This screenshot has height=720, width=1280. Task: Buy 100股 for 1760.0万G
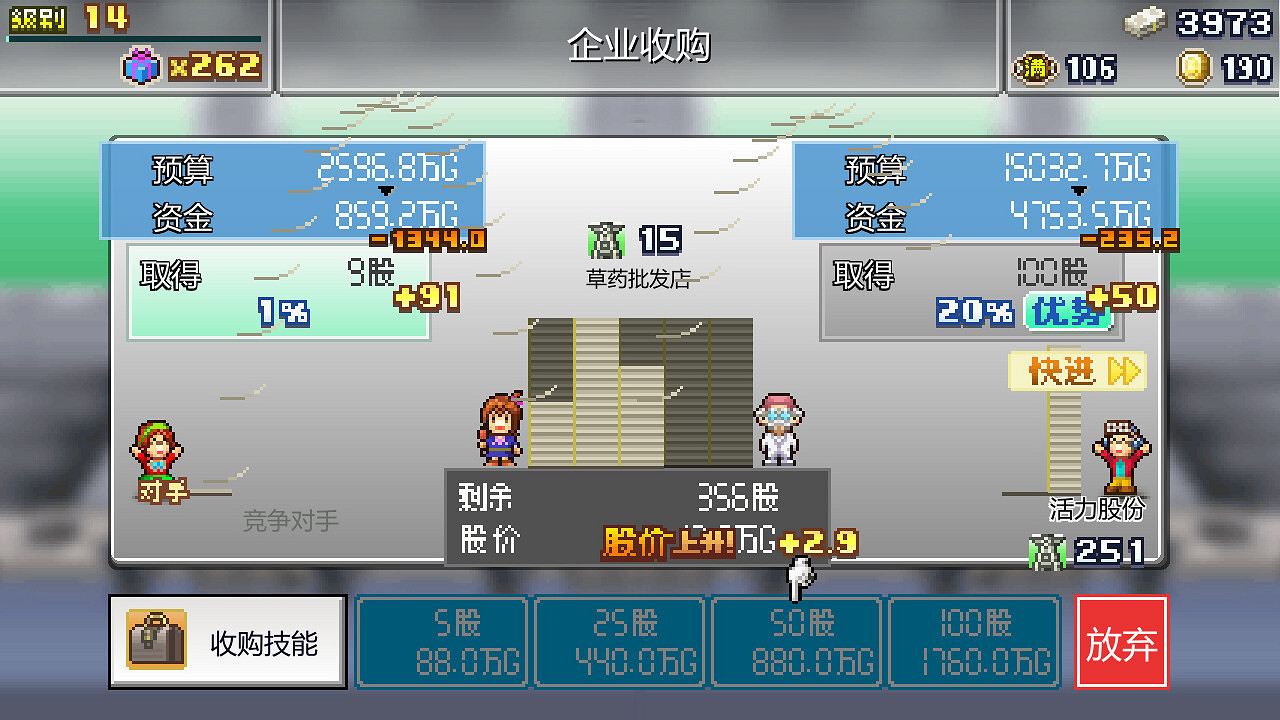[974, 640]
